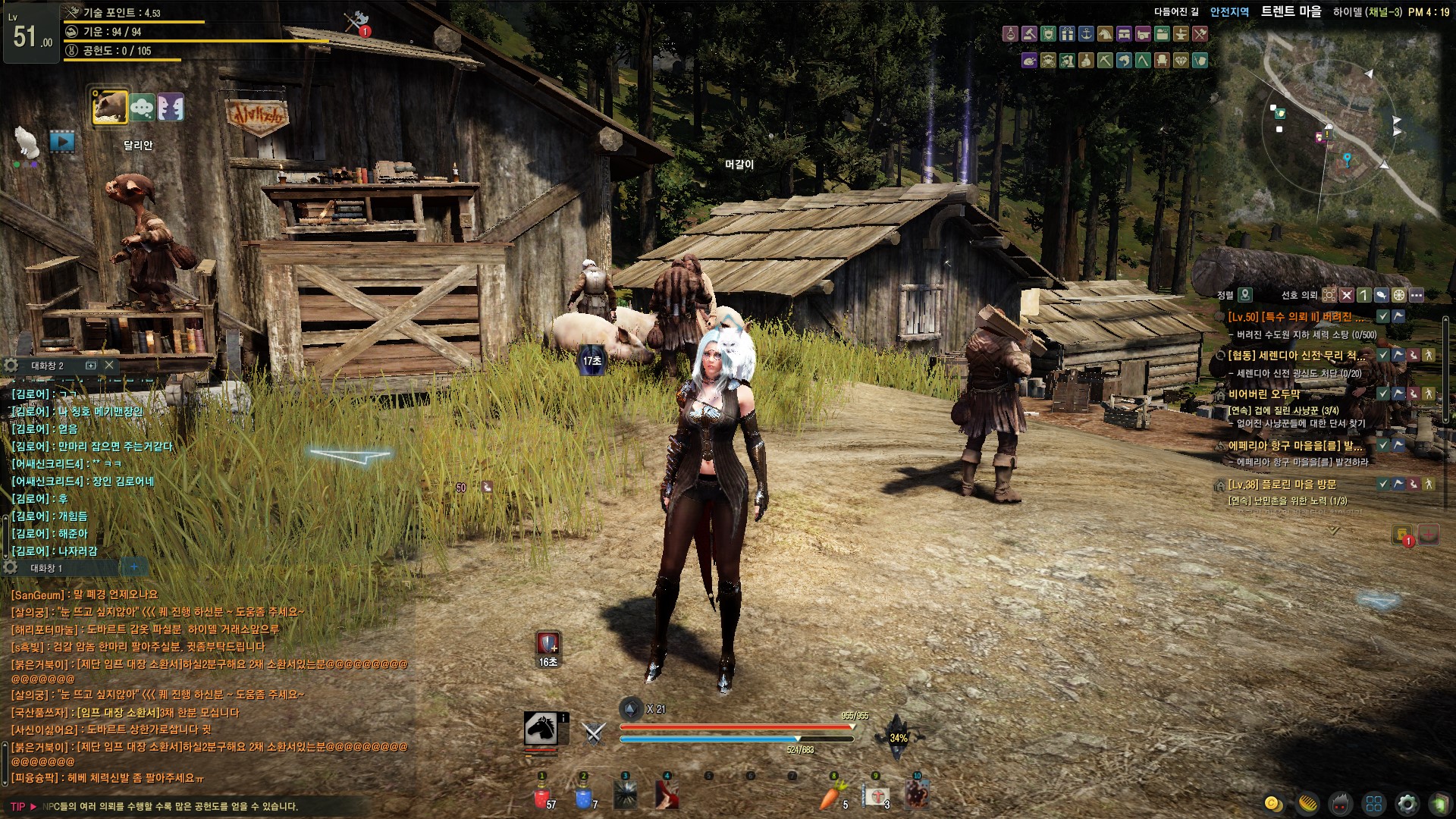Open the pet icon for Dalian
The image size is (1456, 819).
click(110, 107)
